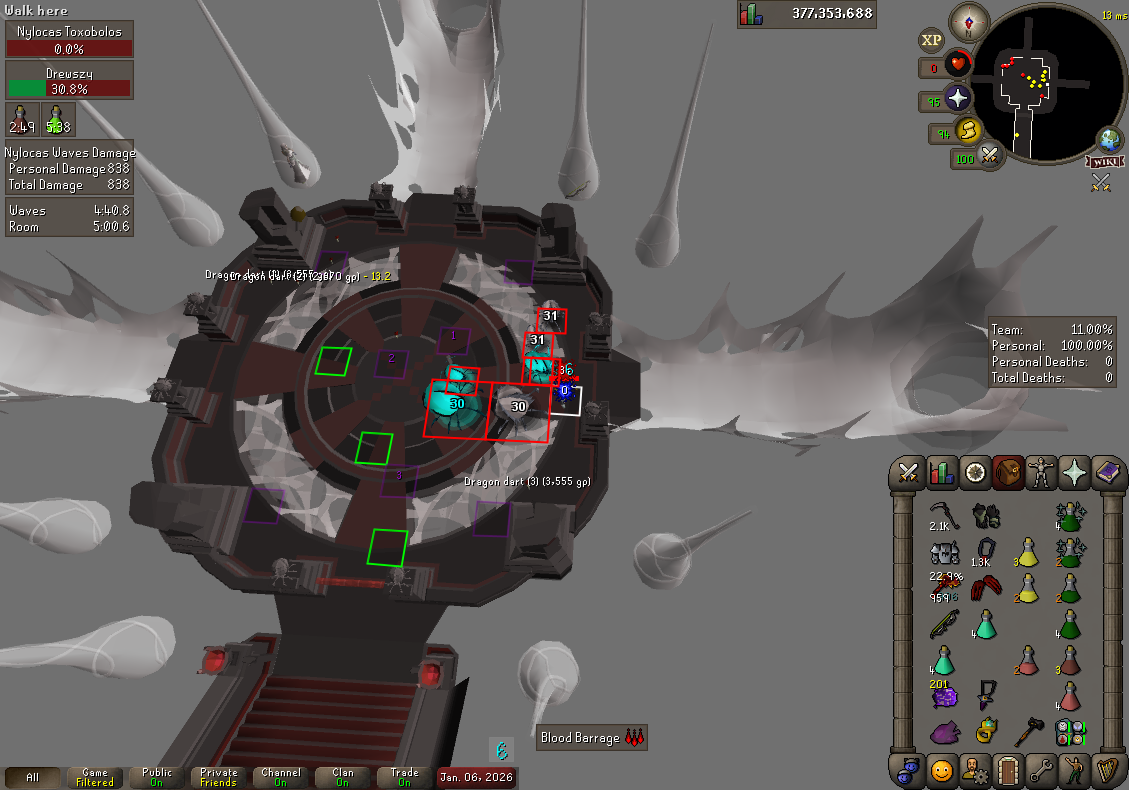
Task: Activate the special attack orb
Action: point(989,156)
